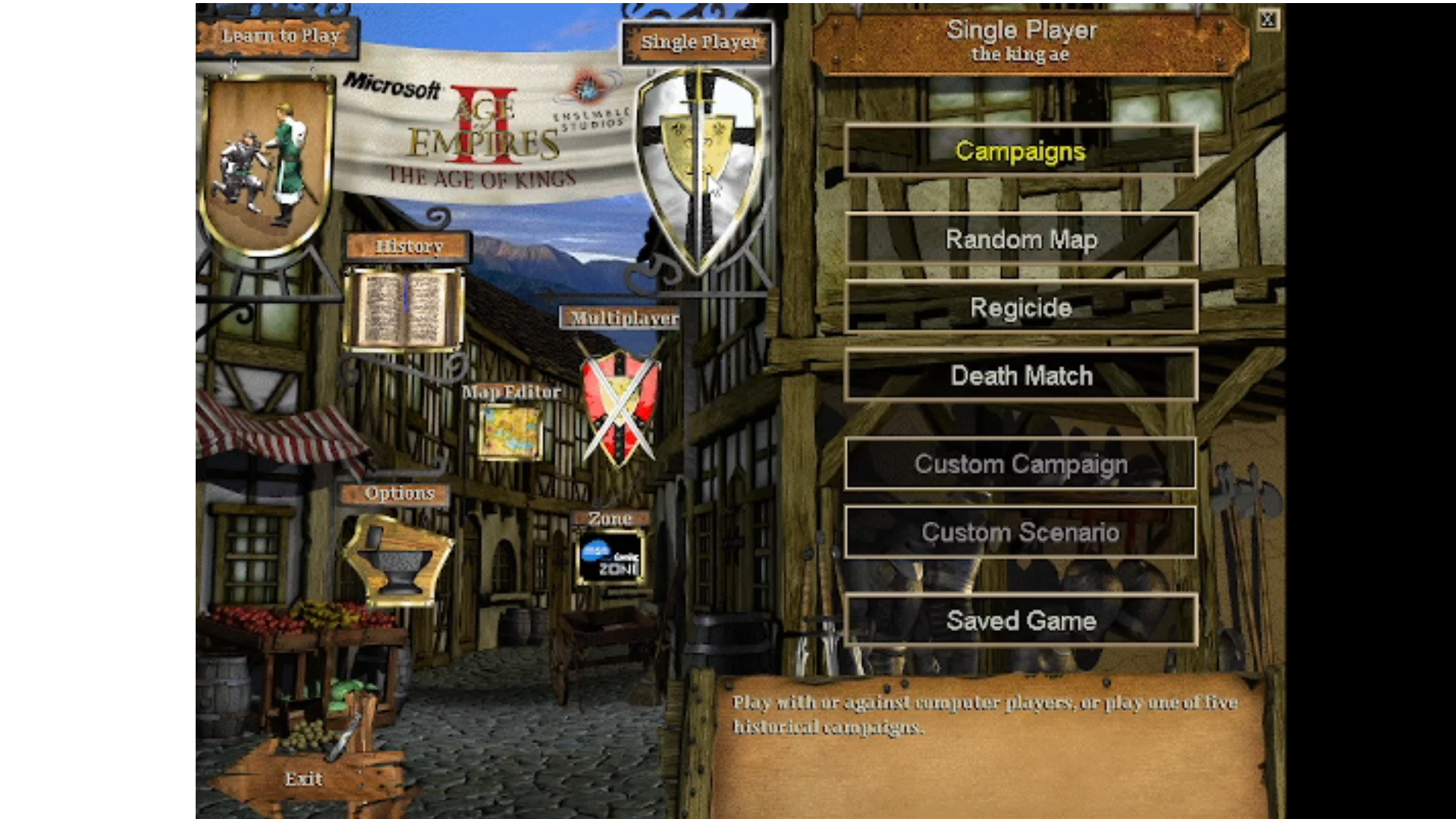The height and width of the screenshot is (819, 1456).
Task: Start a Death Match game
Action: point(1020,375)
